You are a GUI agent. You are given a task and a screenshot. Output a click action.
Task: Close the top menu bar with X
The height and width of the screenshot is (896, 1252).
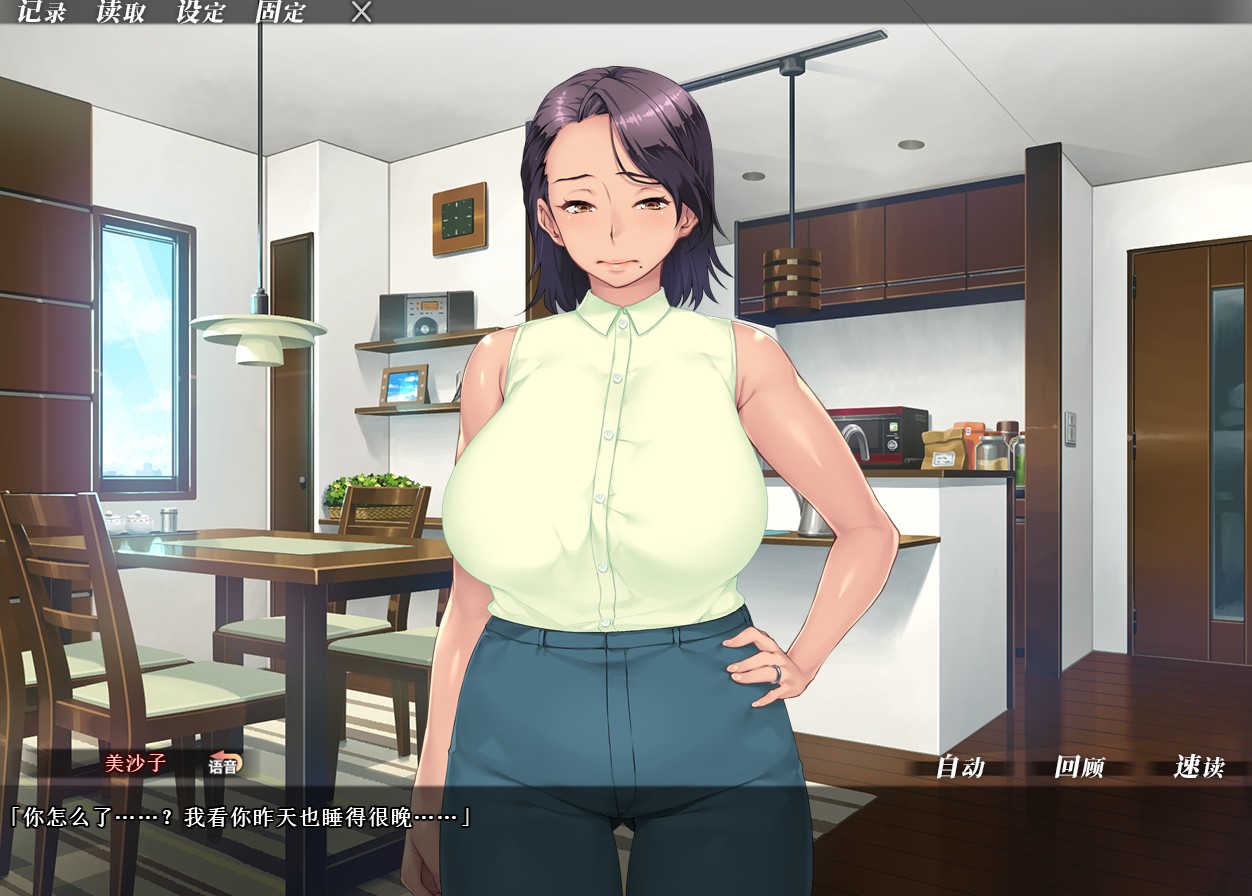(x=362, y=11)
